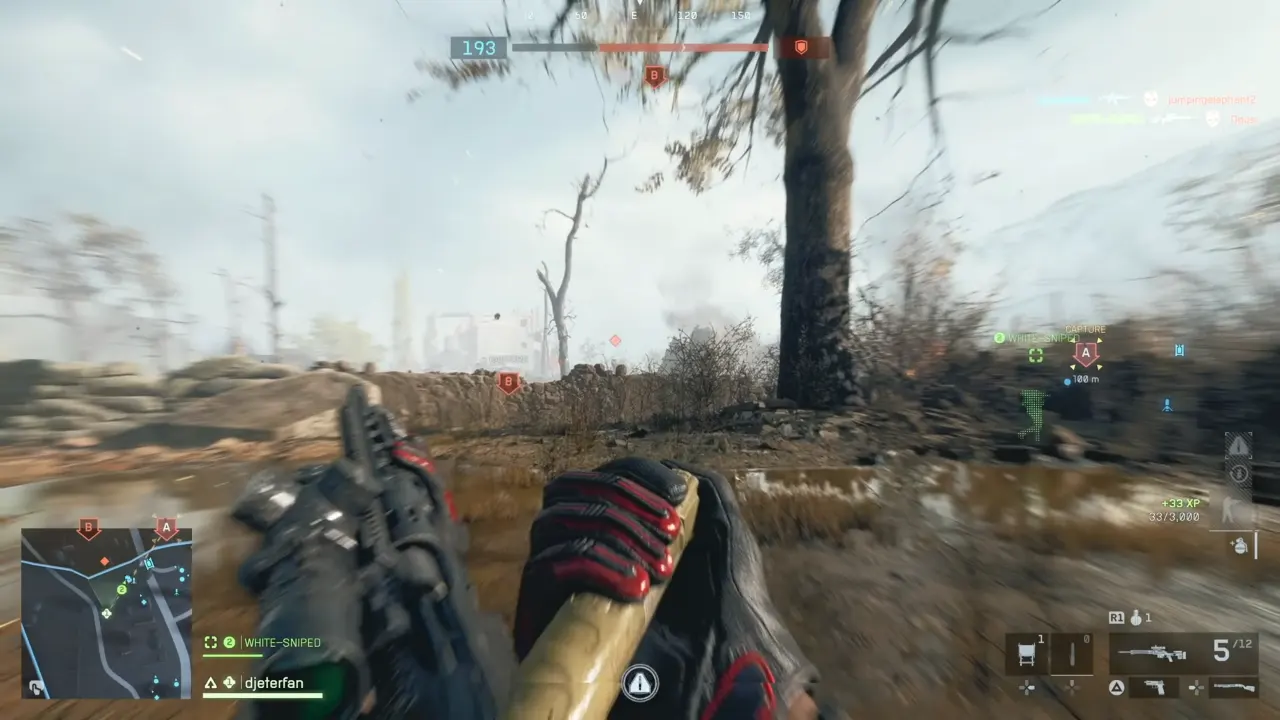
Task: Select the empty gadget slot with count 0
Action: tap(1072, 654)
